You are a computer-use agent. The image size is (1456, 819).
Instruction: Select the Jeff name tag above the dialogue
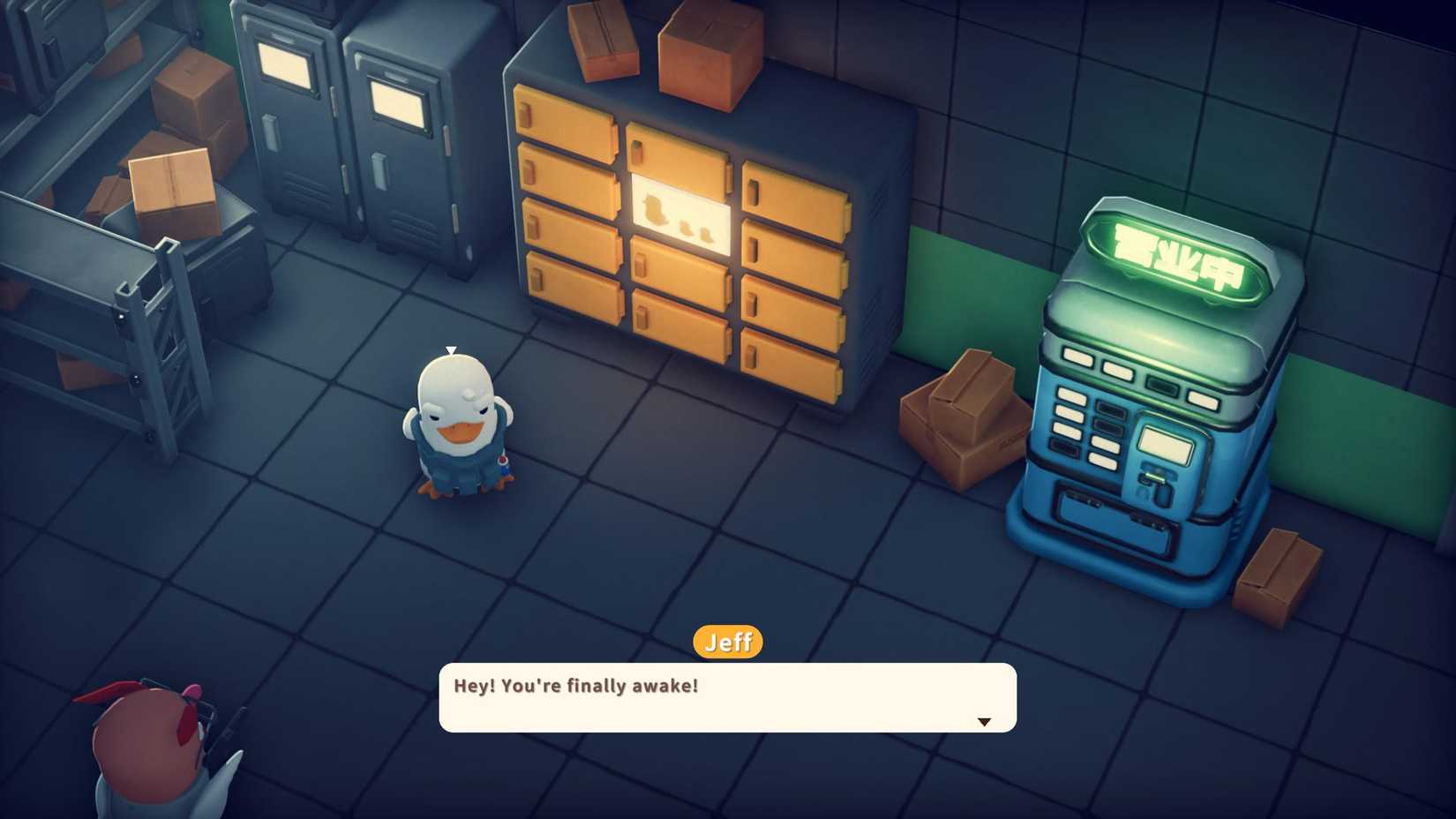coord(727,642)
